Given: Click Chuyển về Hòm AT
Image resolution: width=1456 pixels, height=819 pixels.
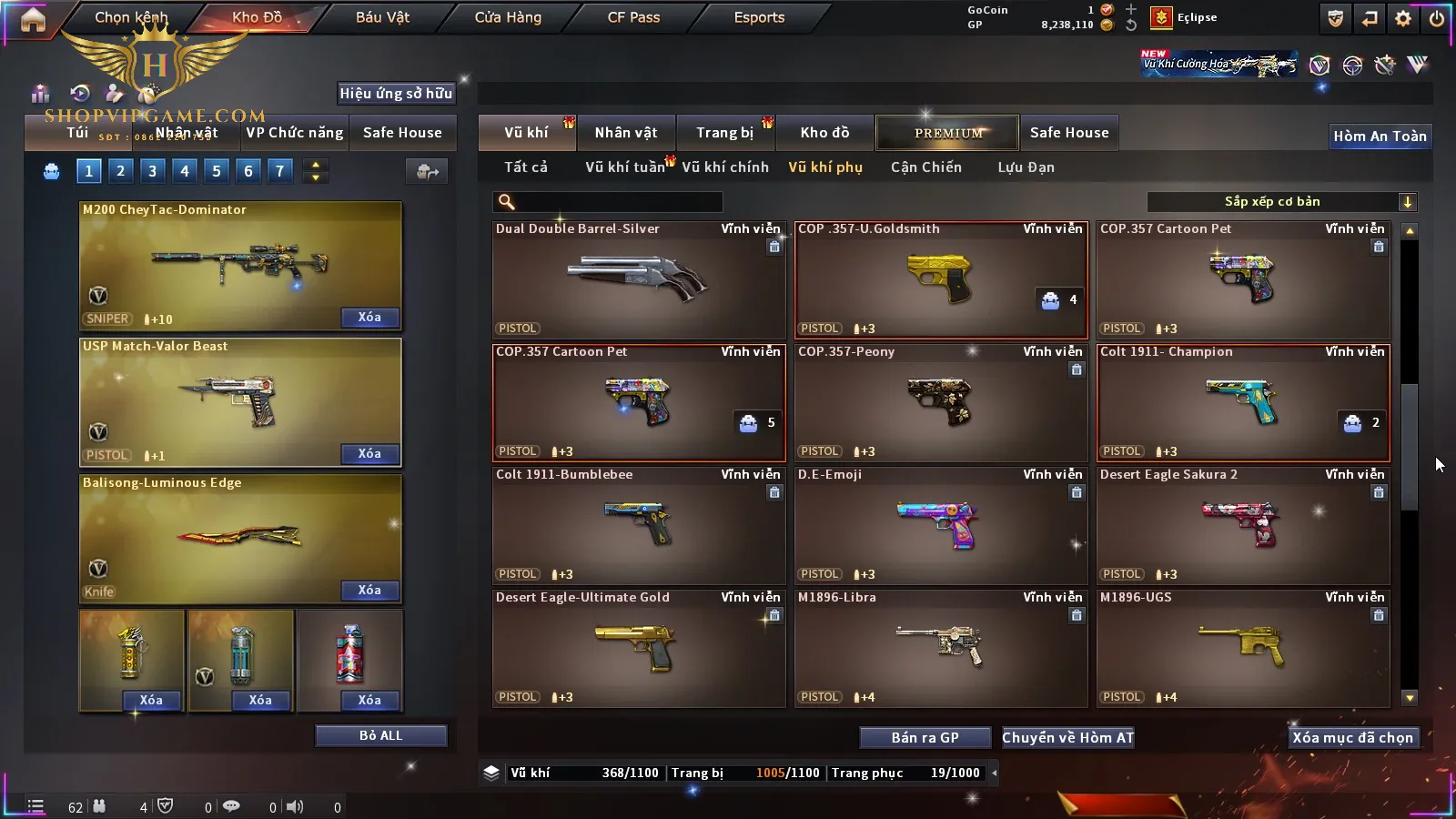Looking at the screenshot, I should click(x=1067, y=738).
